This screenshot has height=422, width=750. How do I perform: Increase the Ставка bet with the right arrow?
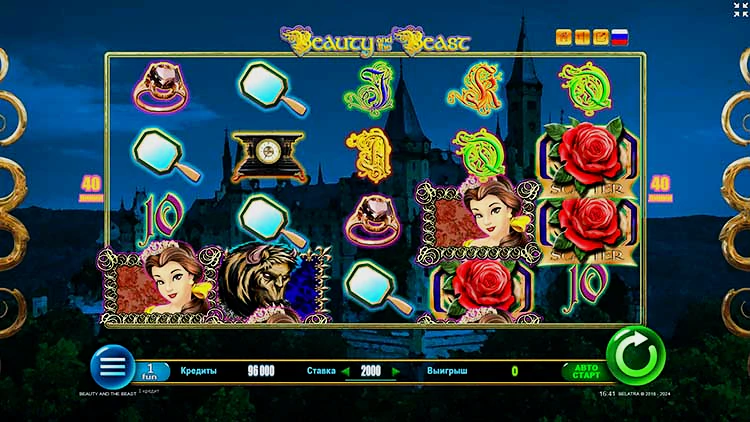click(395, 371)
